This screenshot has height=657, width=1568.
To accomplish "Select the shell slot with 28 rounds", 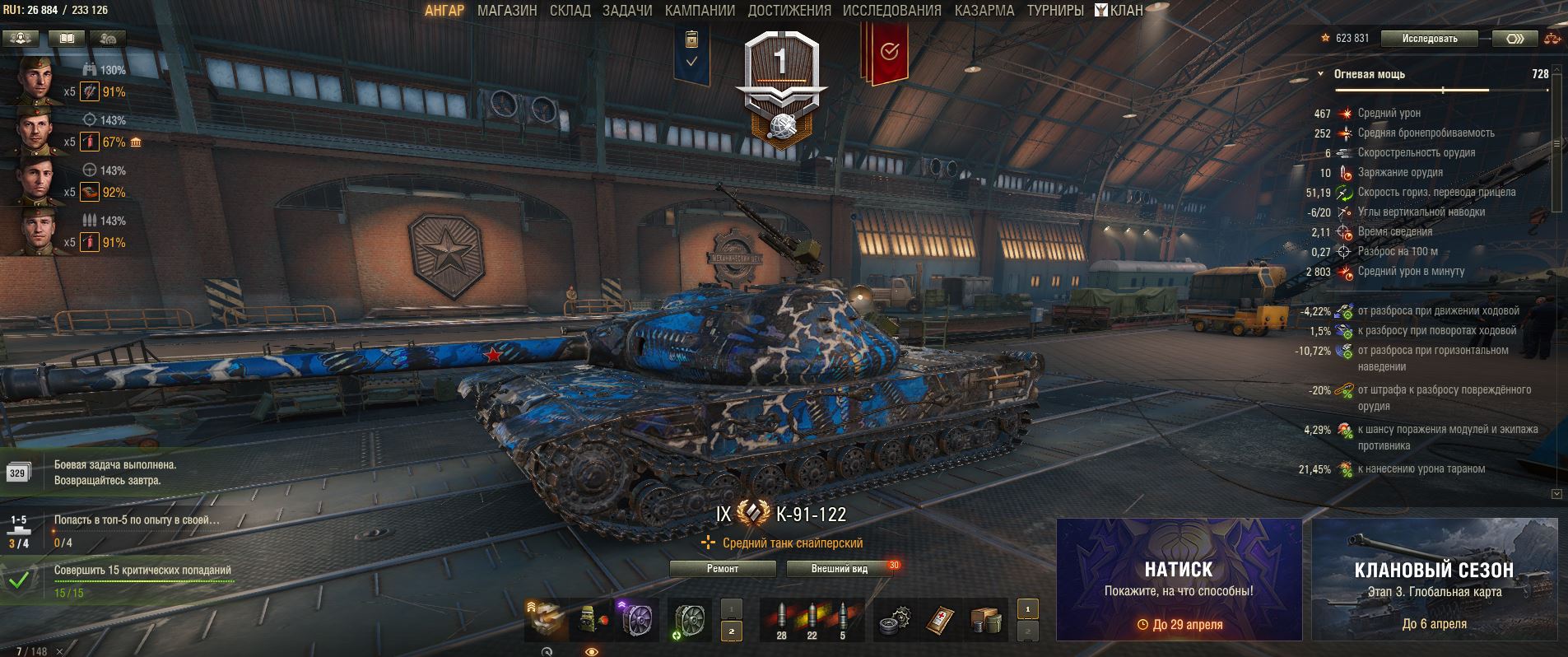I will click(x=781, y=619).
